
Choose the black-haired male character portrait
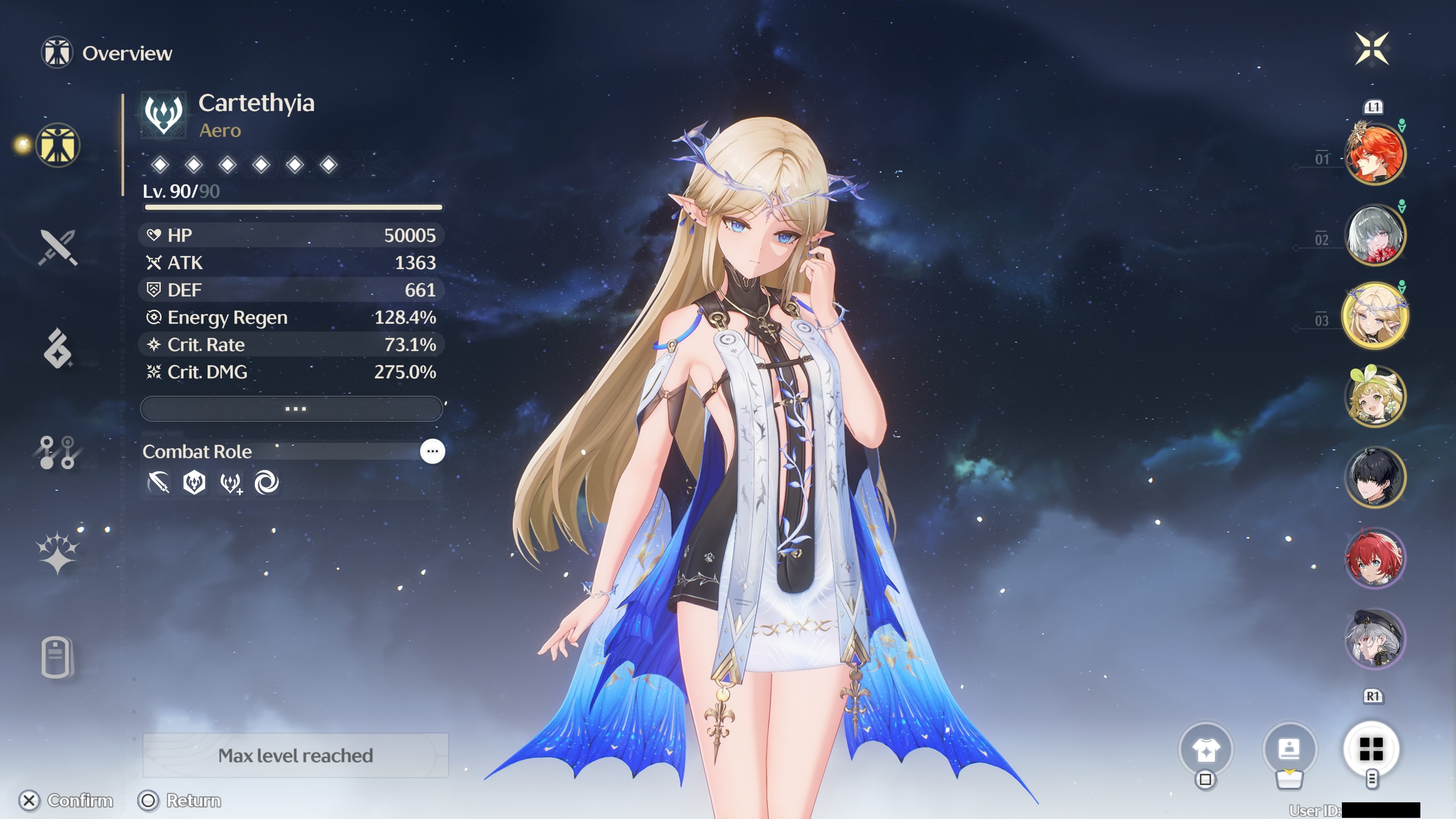pos(1374,477)
